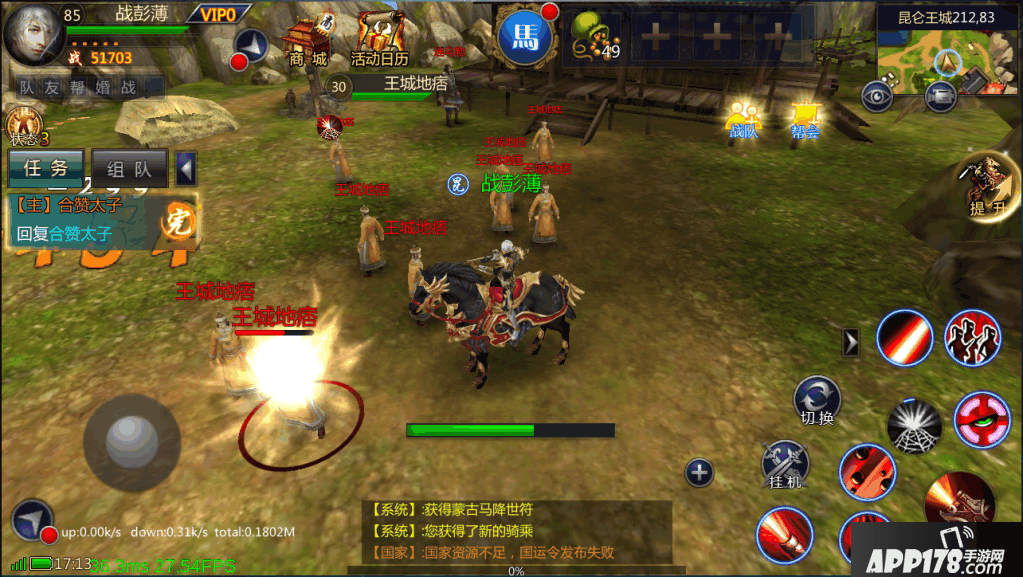Open the 活动日历 event calendar

tap(378, 42)
